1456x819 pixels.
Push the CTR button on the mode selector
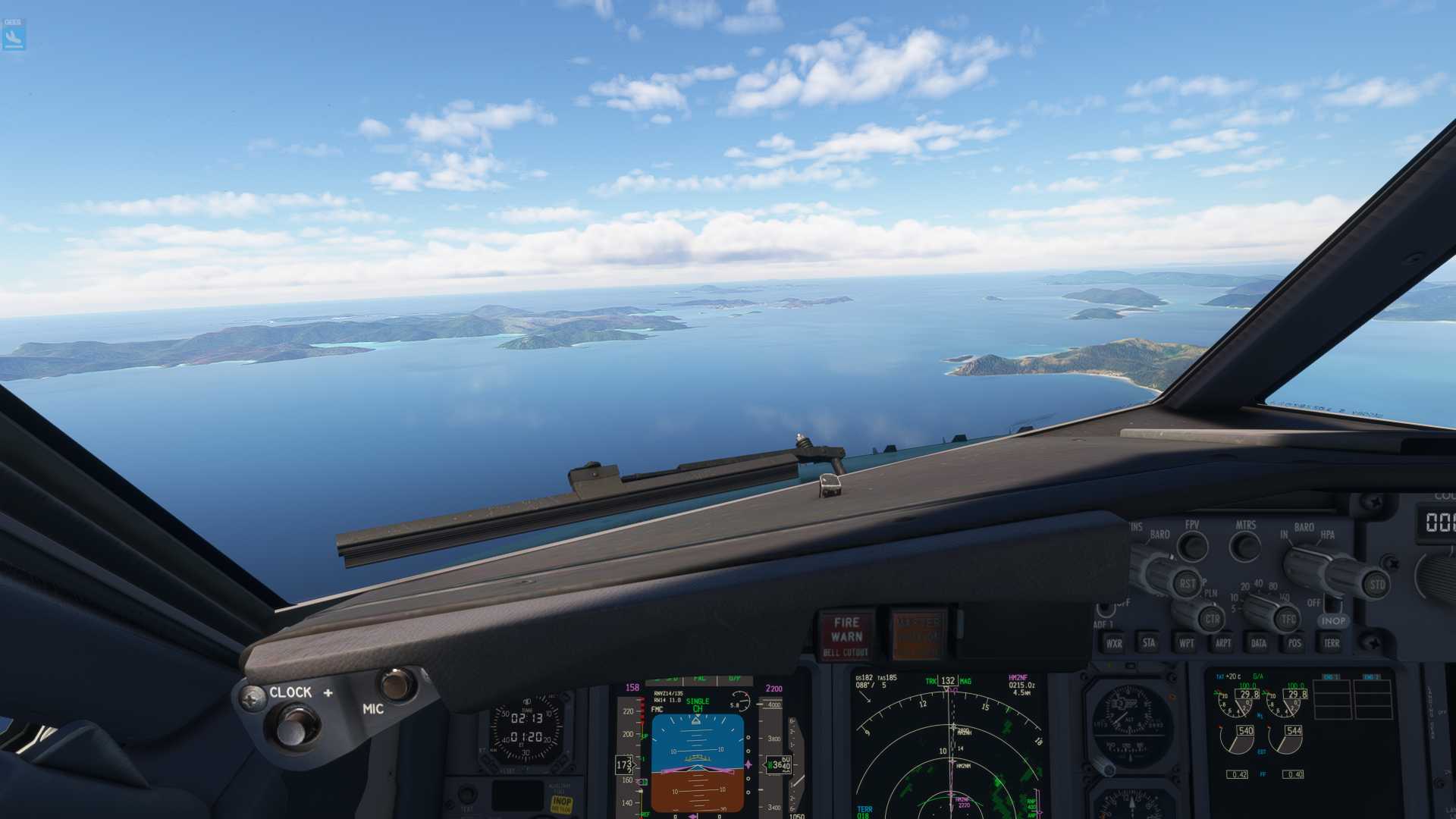[1211, 620]
